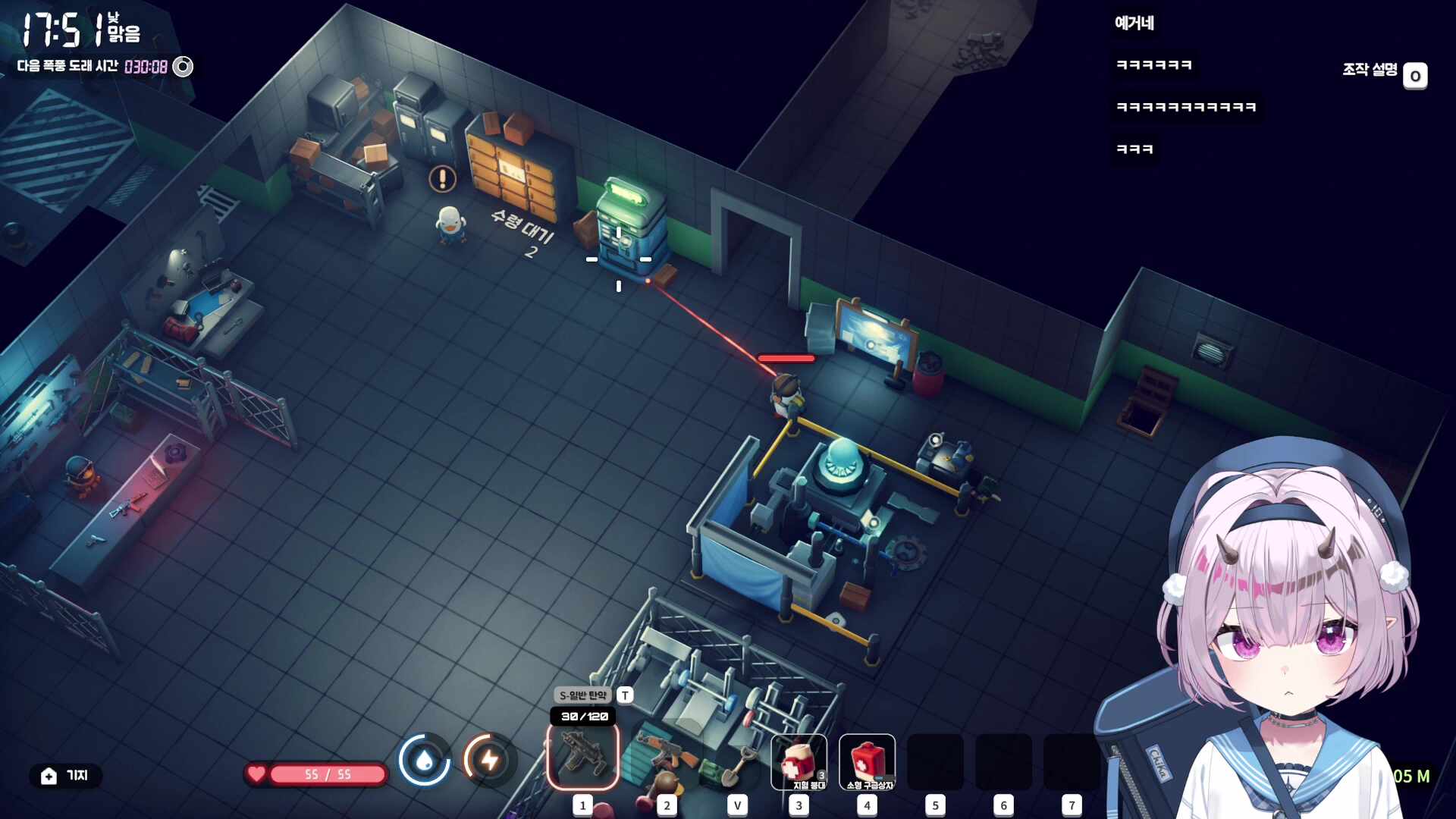Click the S-일반 탄약 ammo type label
1456x819 pixels.
582,695
